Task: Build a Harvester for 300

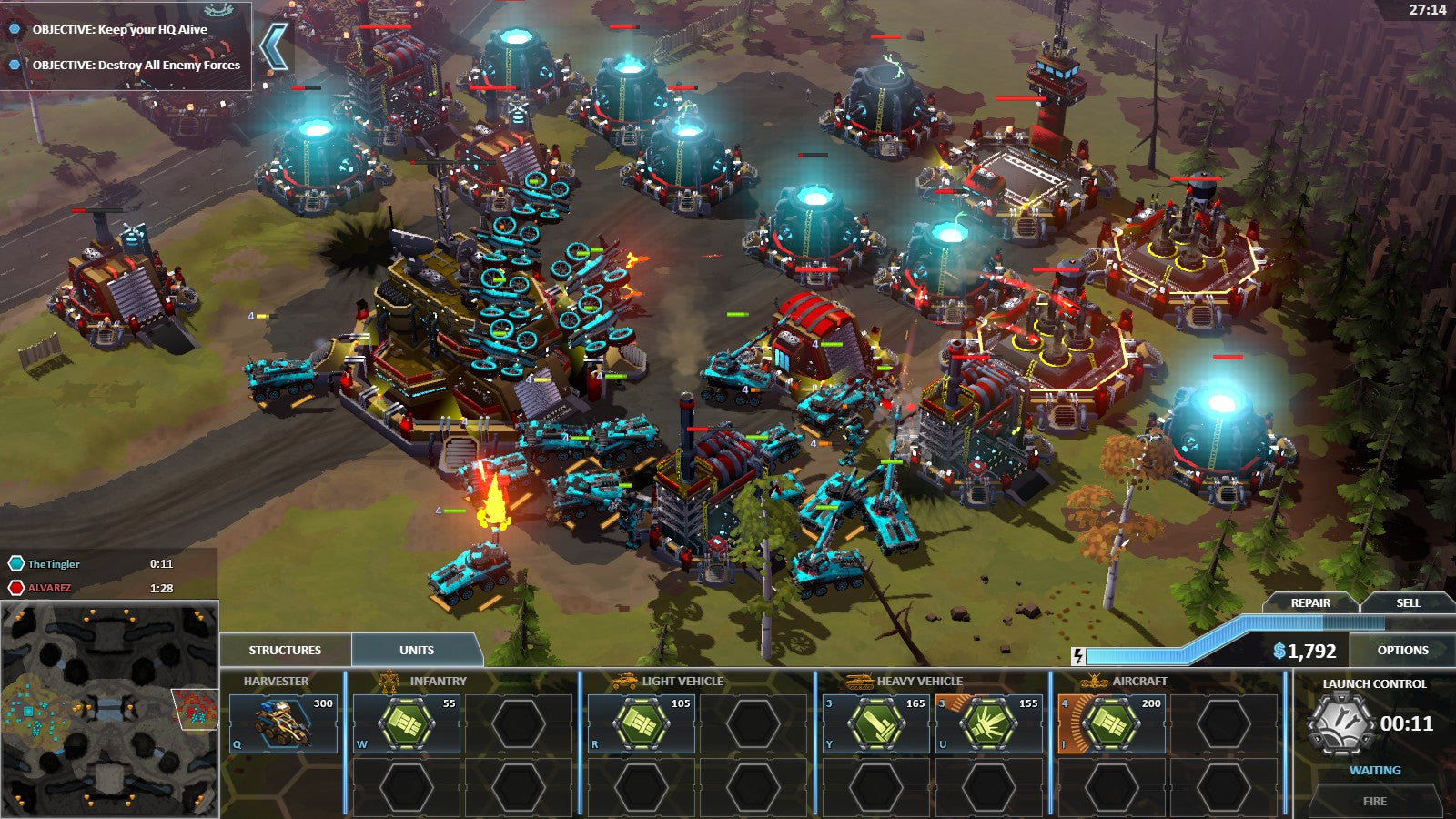Action: click(283, 723)
